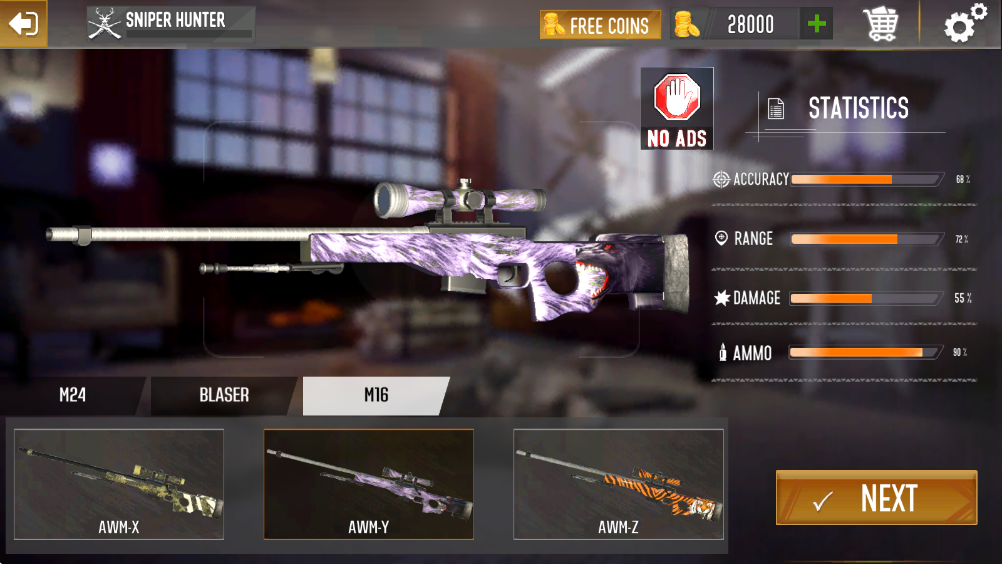
Task: Continue with the Next button
Action: click(876, 498)
